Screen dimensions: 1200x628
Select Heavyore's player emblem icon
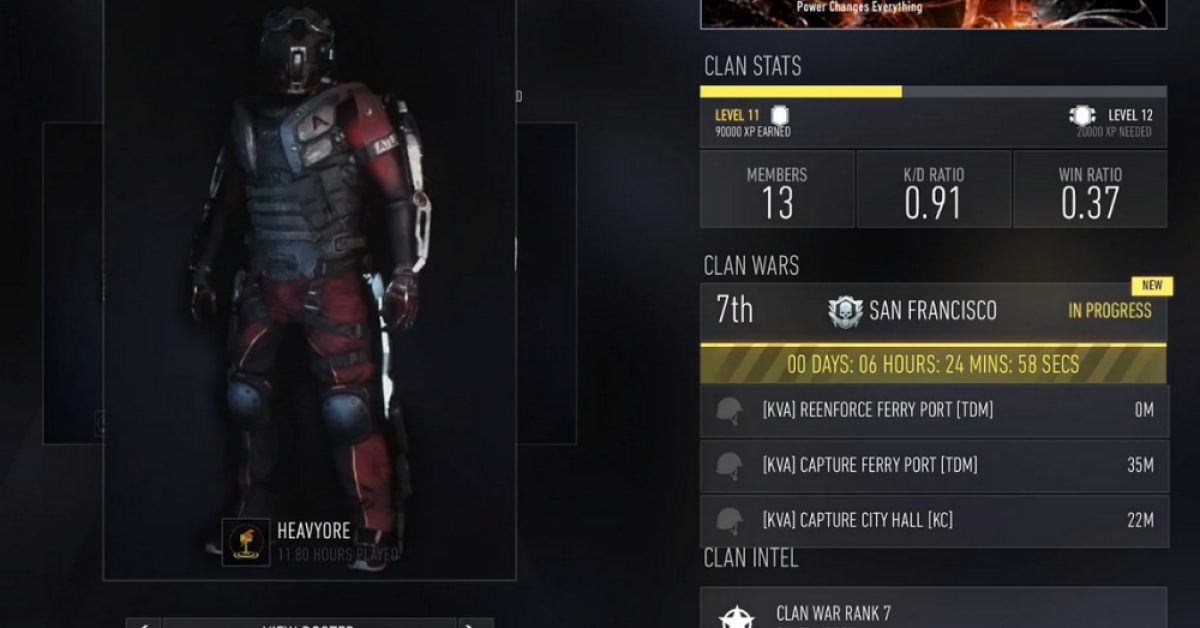[246, 541]
